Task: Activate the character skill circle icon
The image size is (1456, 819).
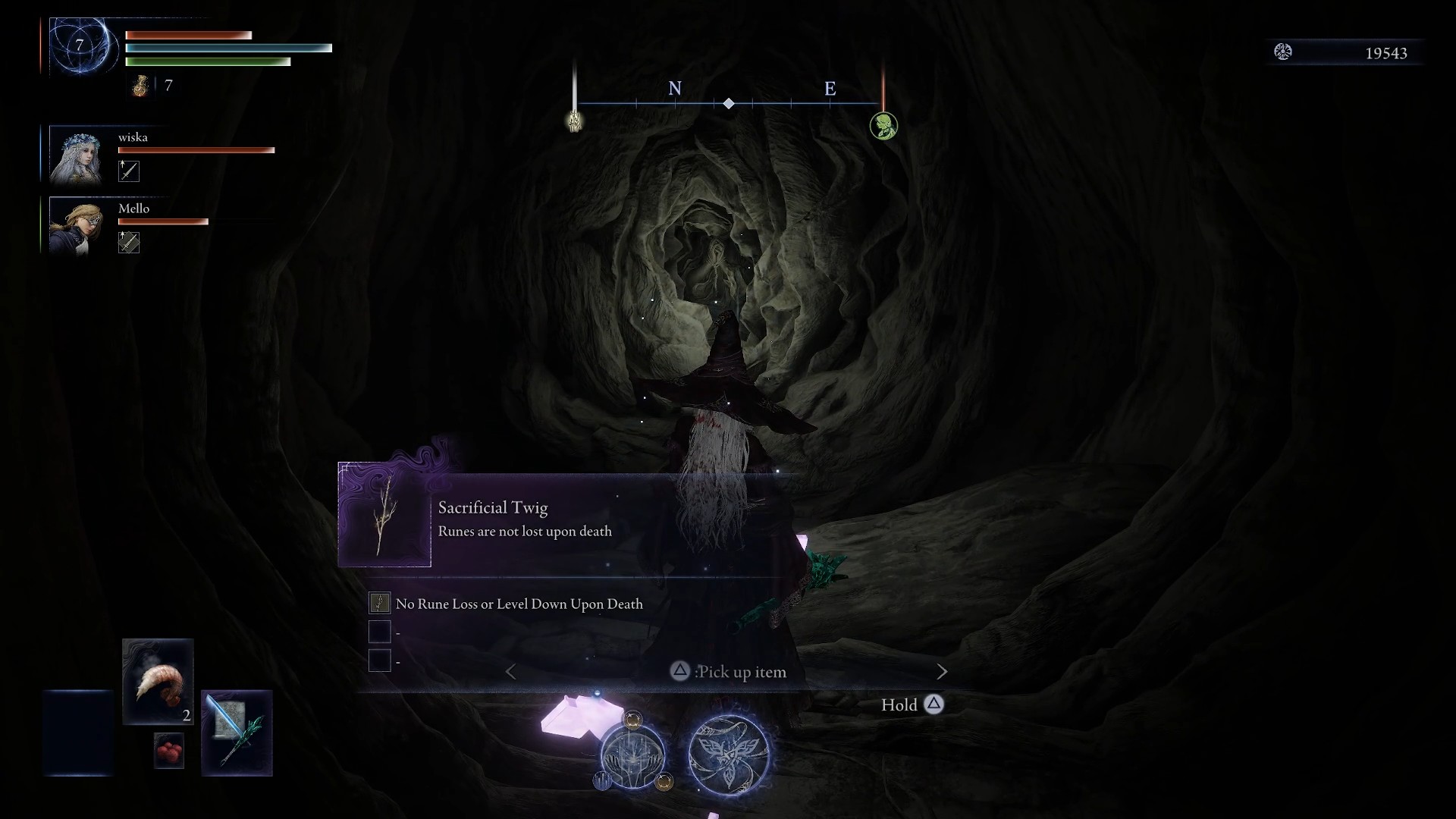Action: pyautogui.click(x=632, y=755)
